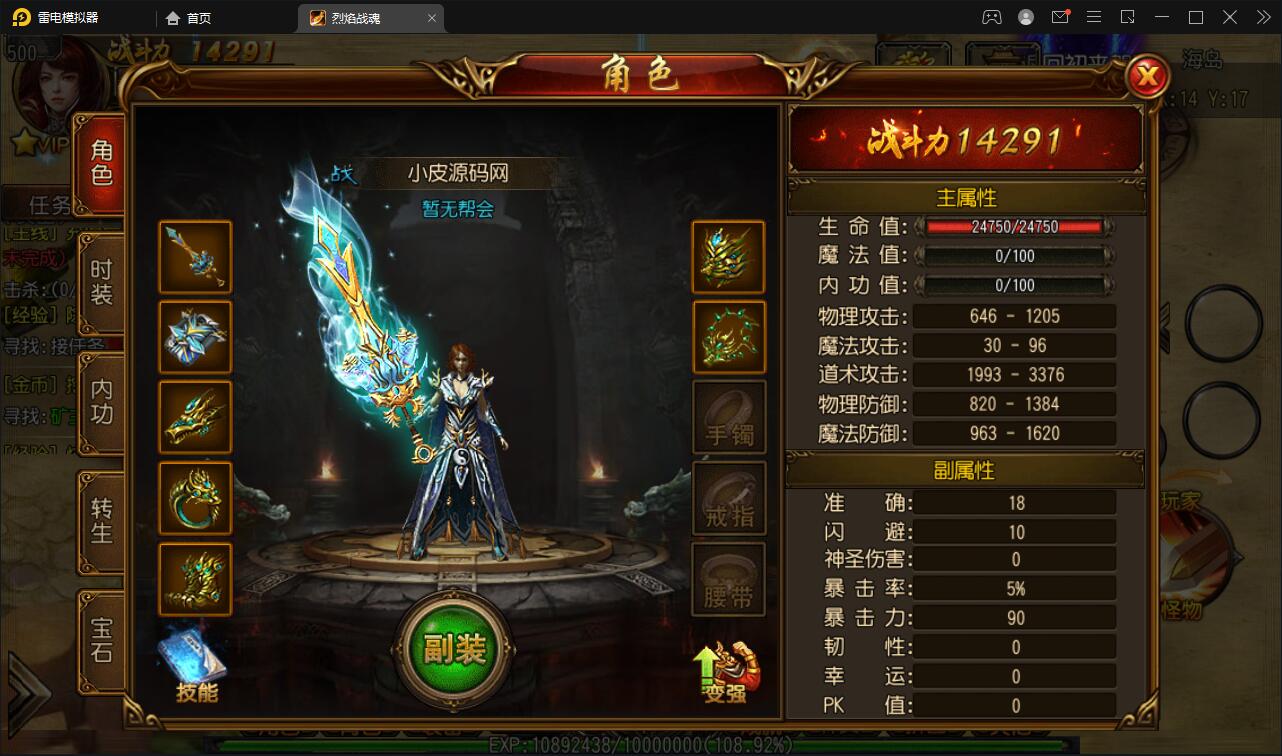Expand the >> chevron in the title bar
Viewport: 1282px width, 756px height.
coord(1261,17)
